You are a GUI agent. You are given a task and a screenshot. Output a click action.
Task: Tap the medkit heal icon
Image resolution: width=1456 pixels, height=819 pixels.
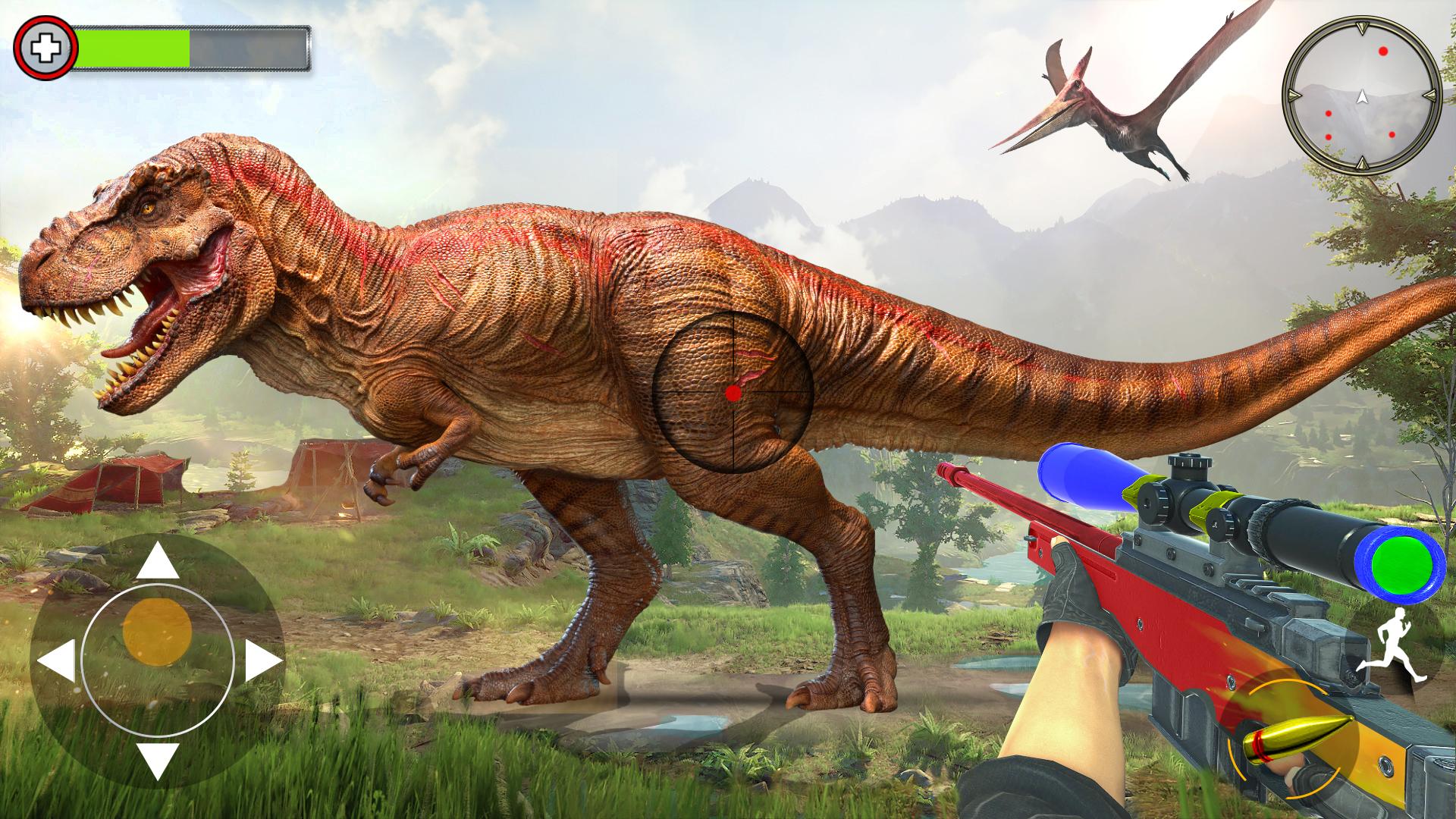[45, 49]
